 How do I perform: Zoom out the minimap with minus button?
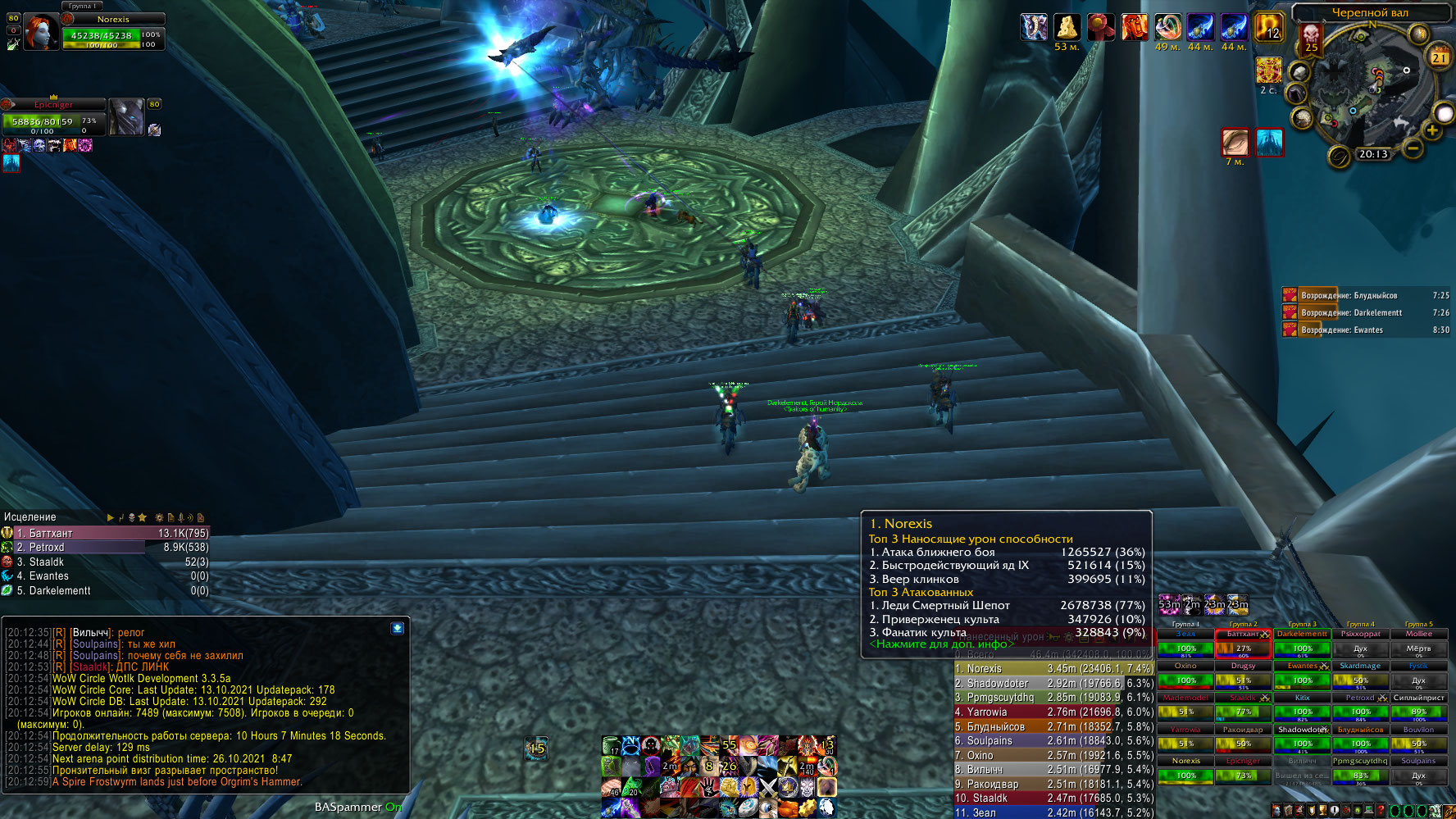tap(1413, 148)
